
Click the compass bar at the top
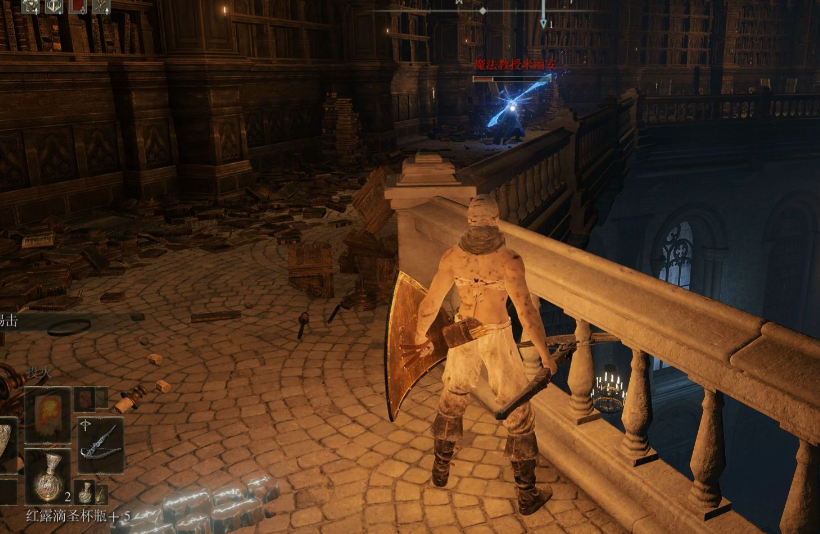coord(482,10)
